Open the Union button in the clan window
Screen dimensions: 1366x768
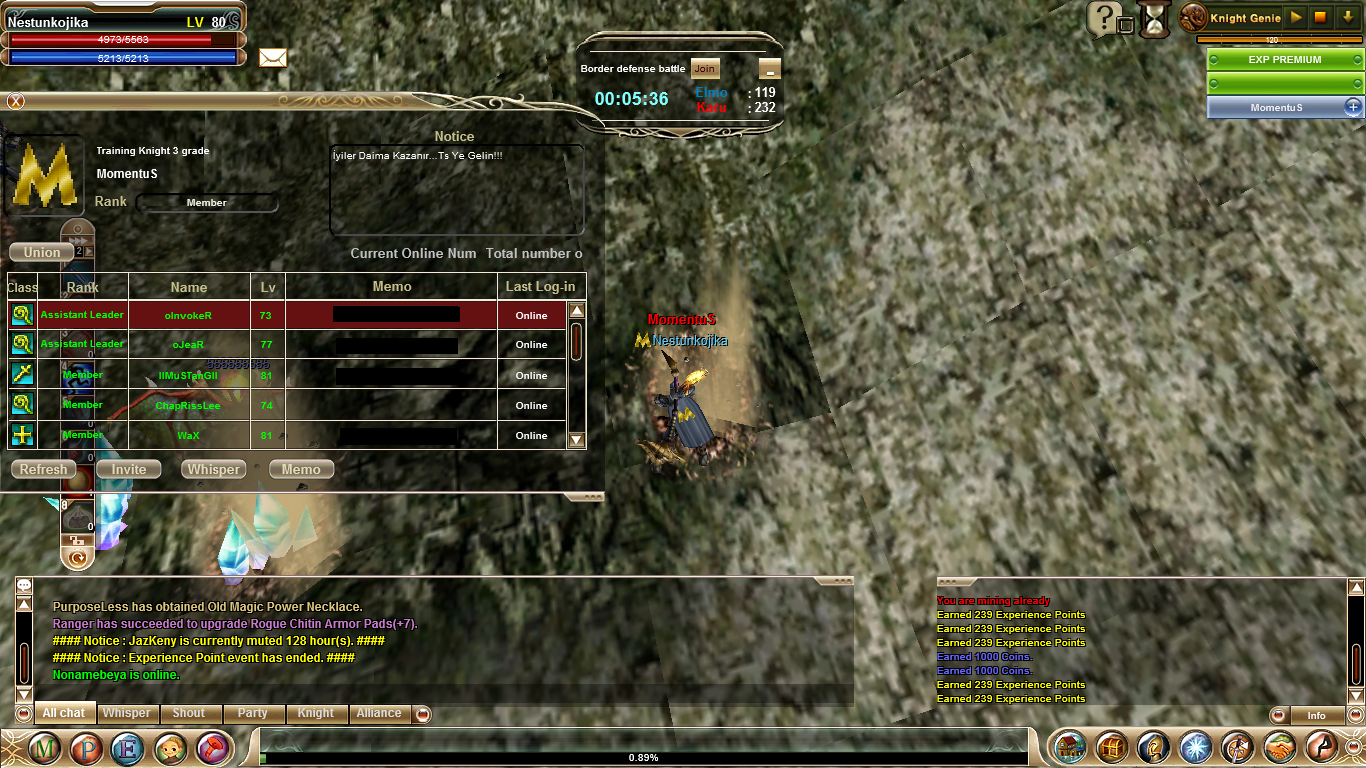click(x=42, y=252)
